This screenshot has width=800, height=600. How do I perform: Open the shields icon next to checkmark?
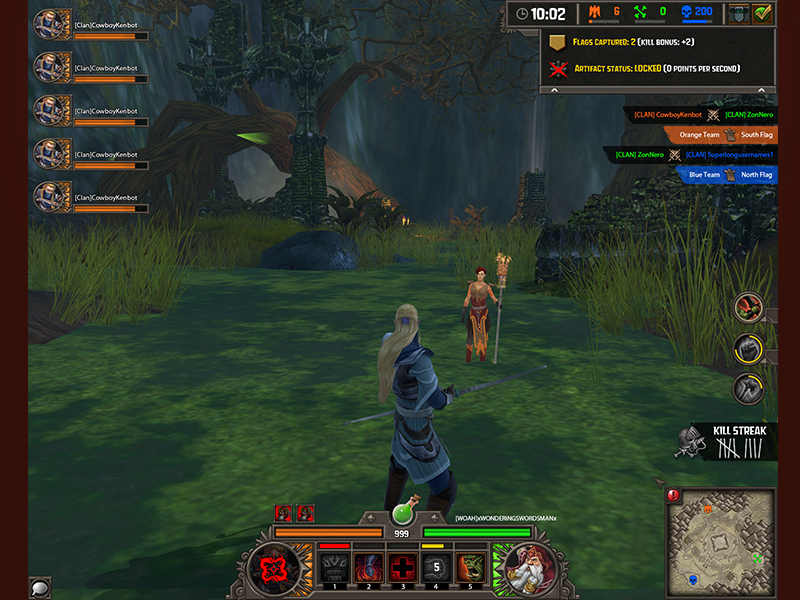click(x=737, y=14)
